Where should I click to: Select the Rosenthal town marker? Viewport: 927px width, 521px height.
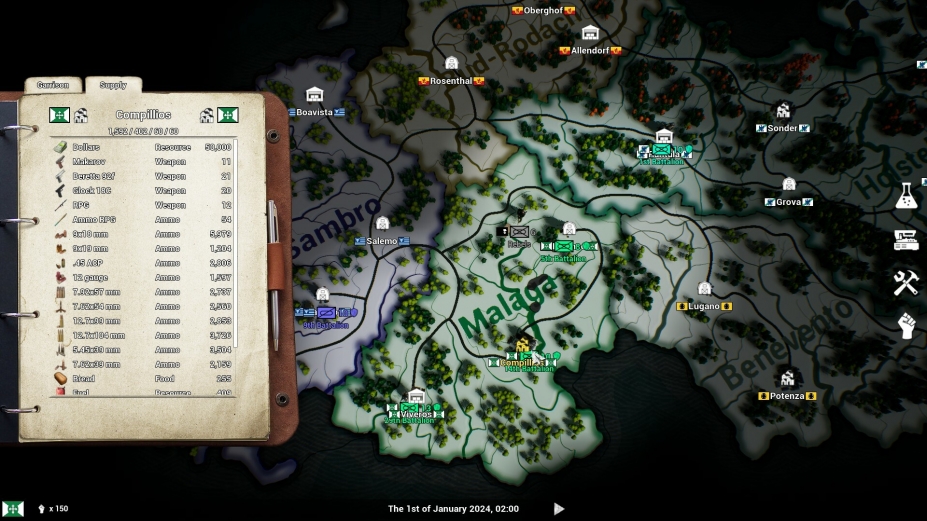pos(451,80)
